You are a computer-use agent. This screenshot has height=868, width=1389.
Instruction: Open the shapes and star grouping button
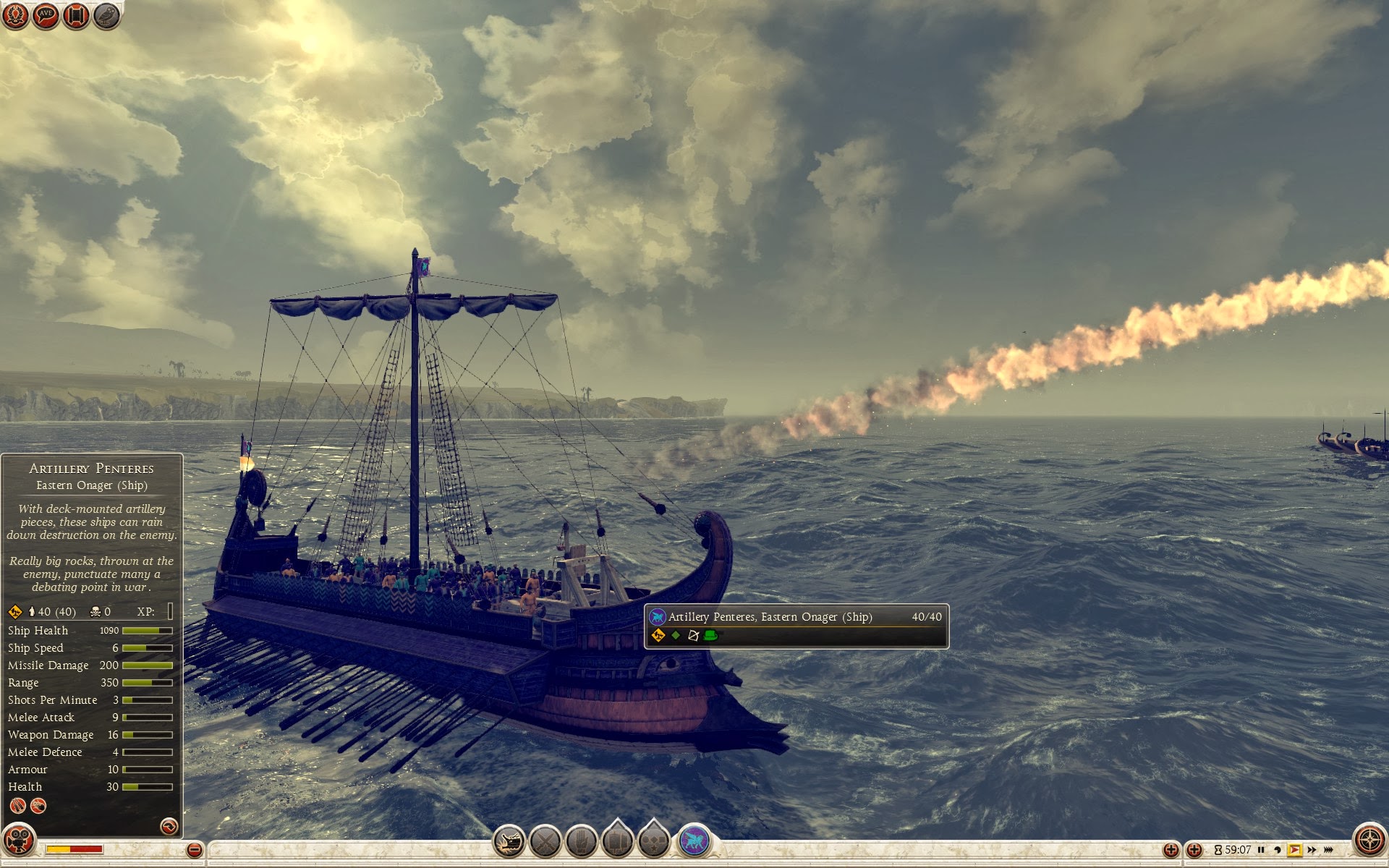point(654,841)
